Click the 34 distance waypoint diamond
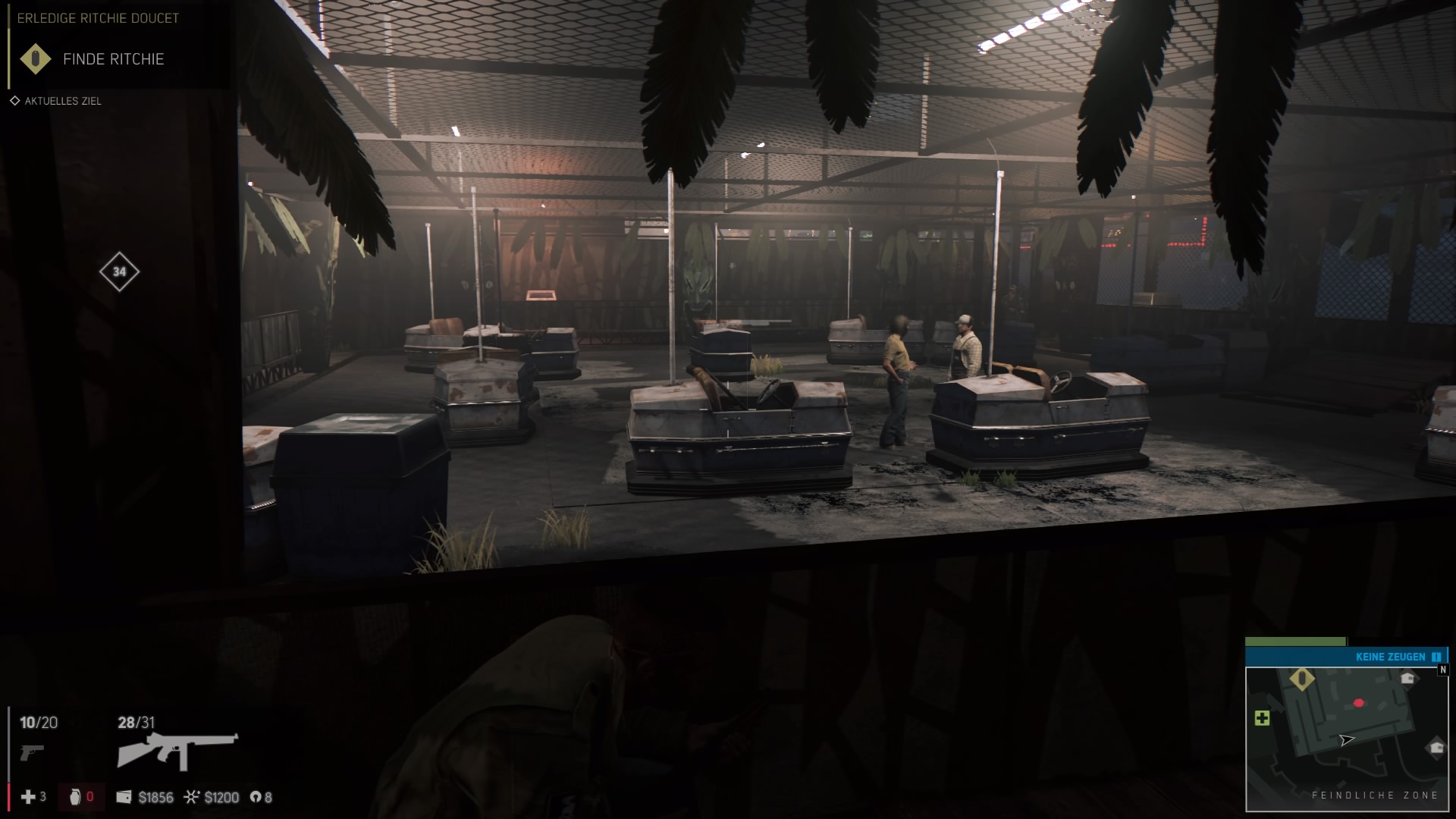Image resolution: width=1456 pixels, height=819 pixels. point(119,271)
